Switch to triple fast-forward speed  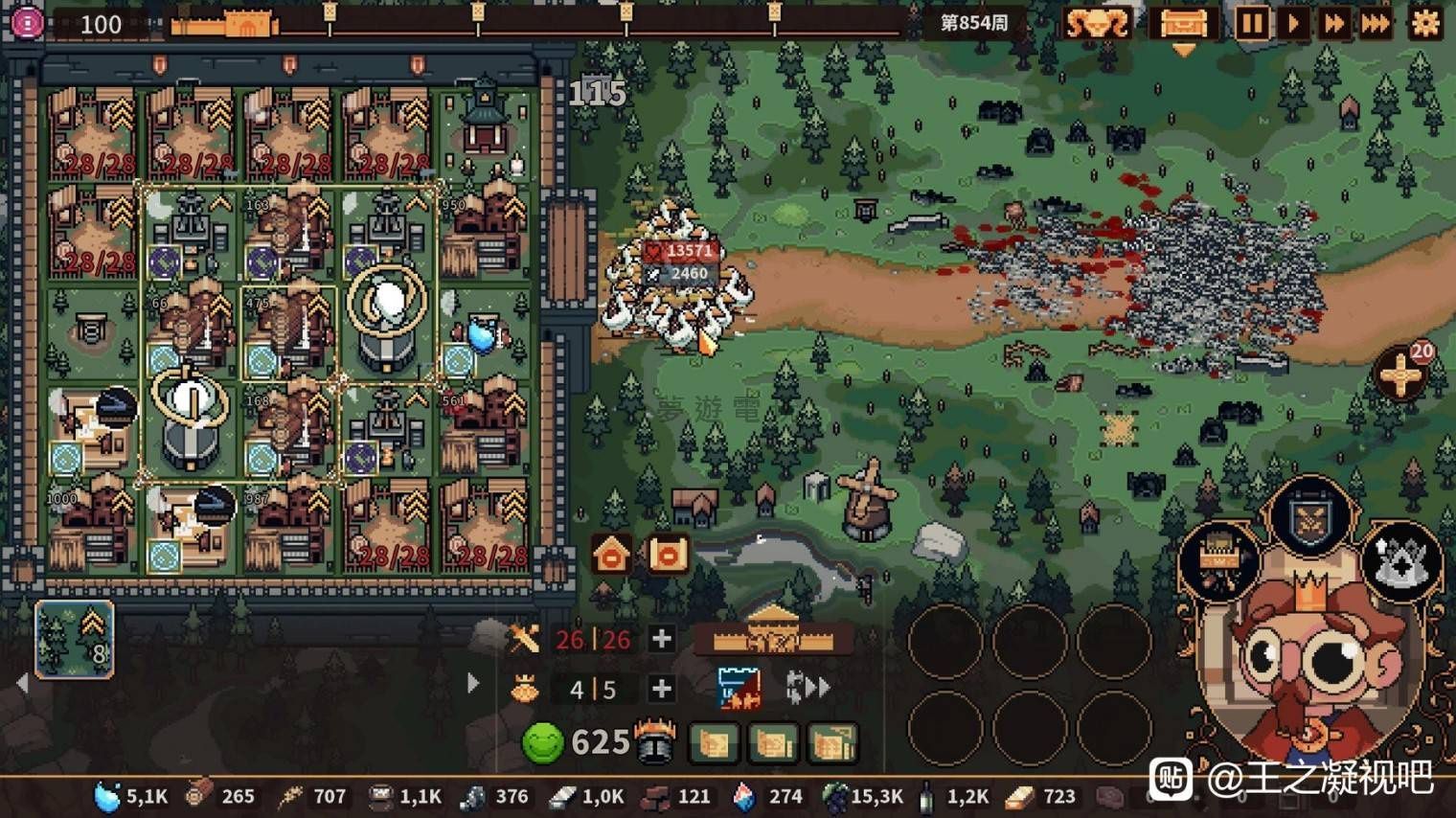tap(1376, 23)
